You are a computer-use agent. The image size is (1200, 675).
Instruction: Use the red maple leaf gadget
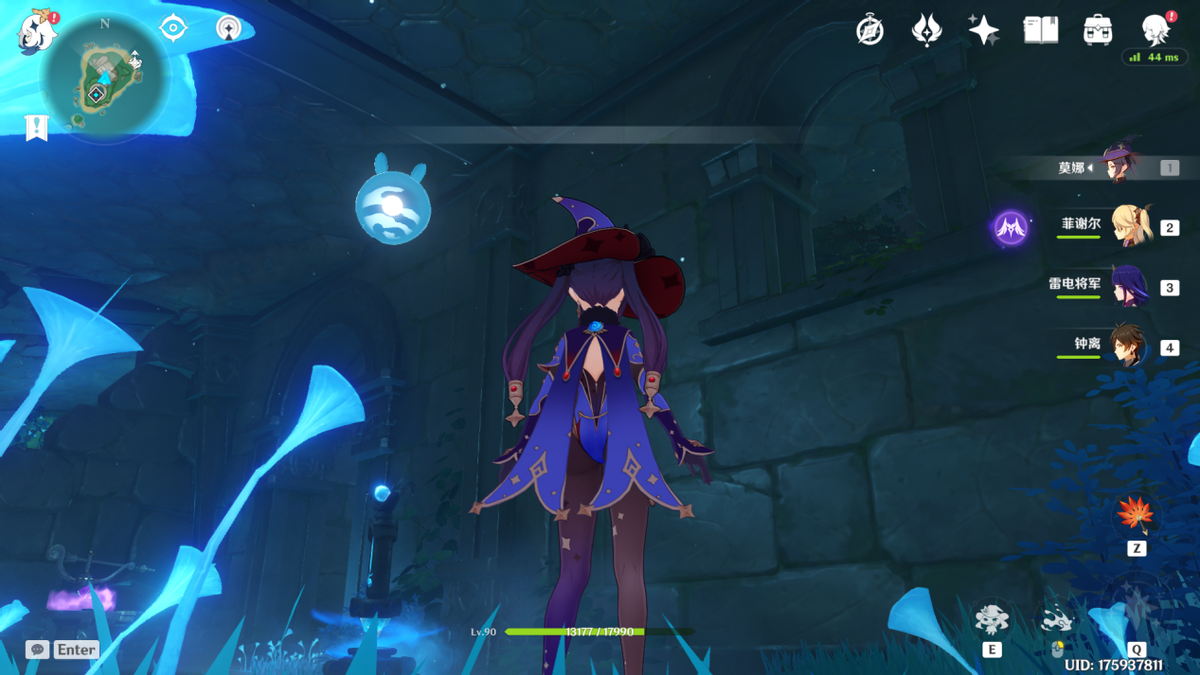1135,515
